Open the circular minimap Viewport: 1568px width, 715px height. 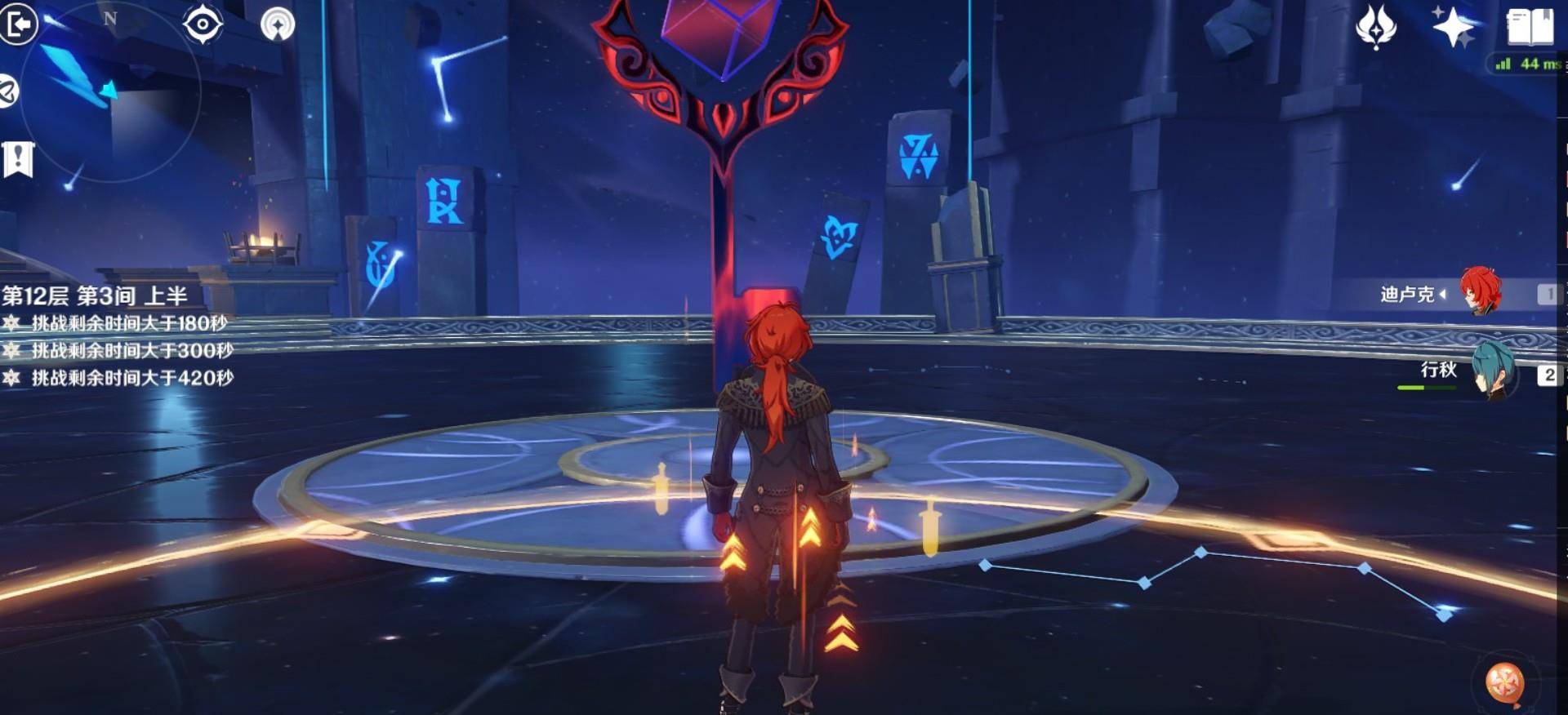click(110, 91)
